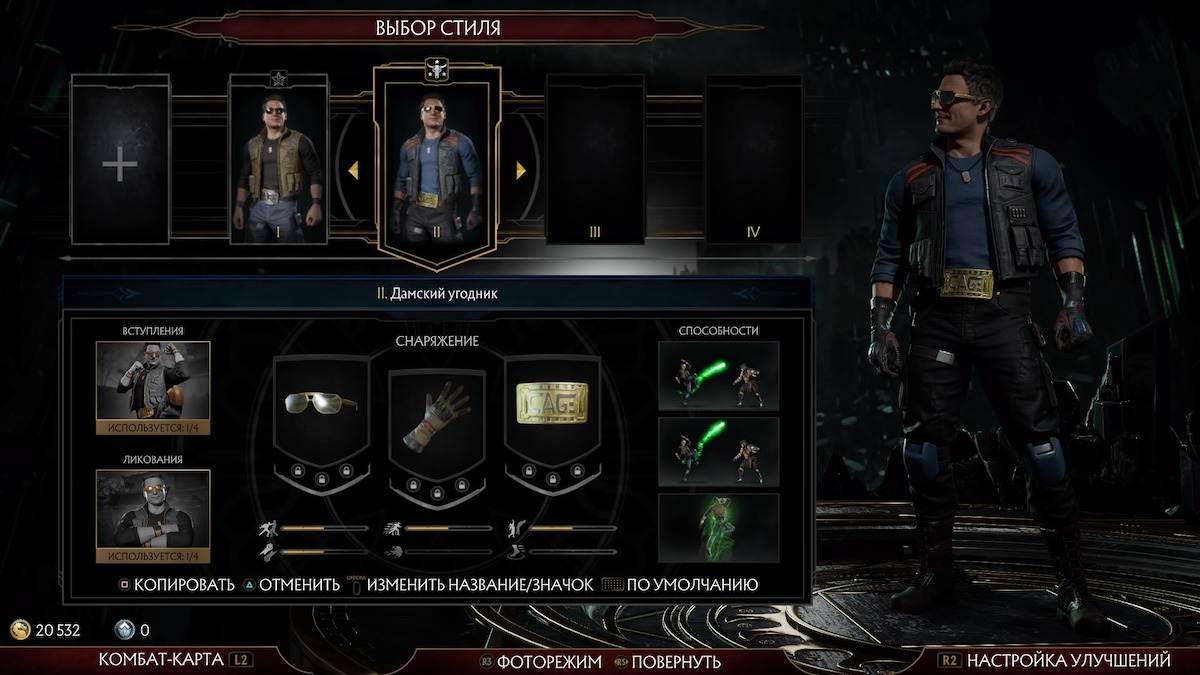1200x675 pixels.
Task: Choose Изменить название/значок
Action: coord(480,585)
